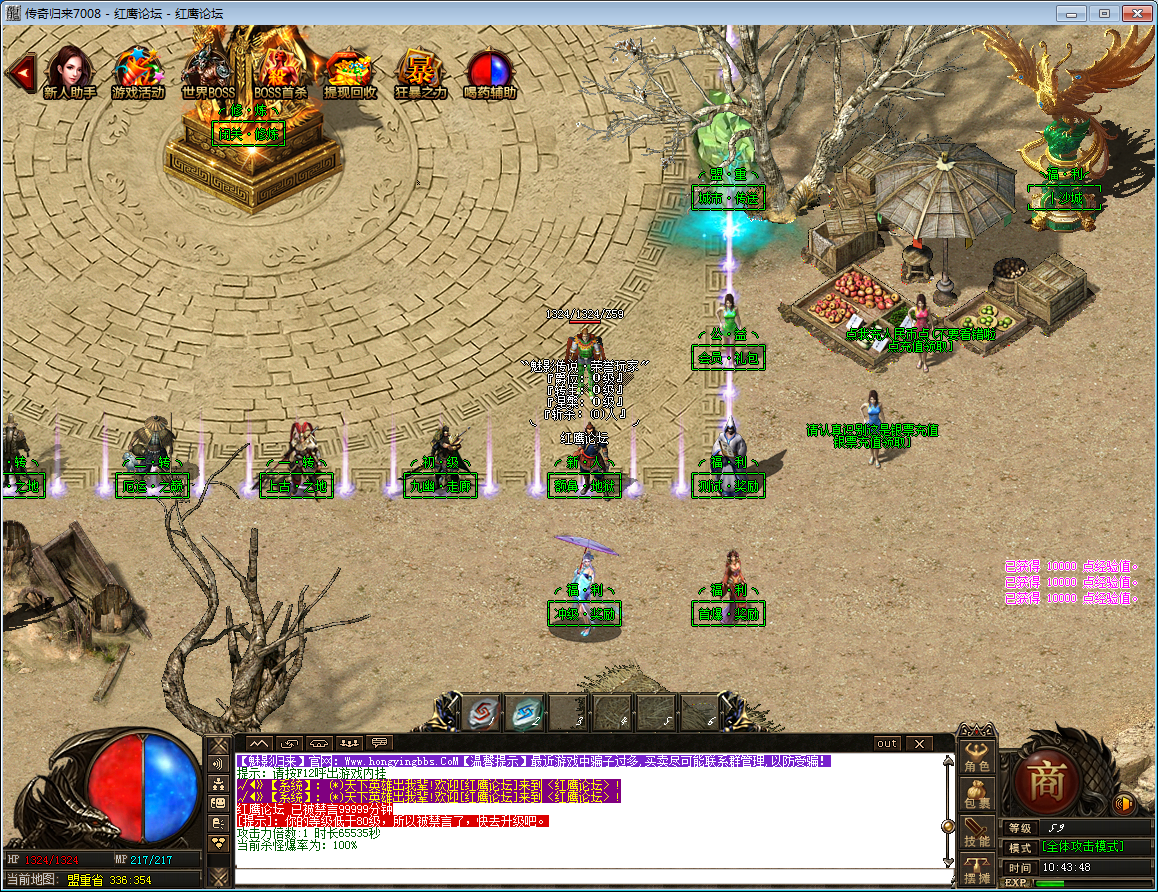The height and width of the screenshot is (892, 1158).
Task: Collapse the top menu with the red arrow
Action: point(20,71)
